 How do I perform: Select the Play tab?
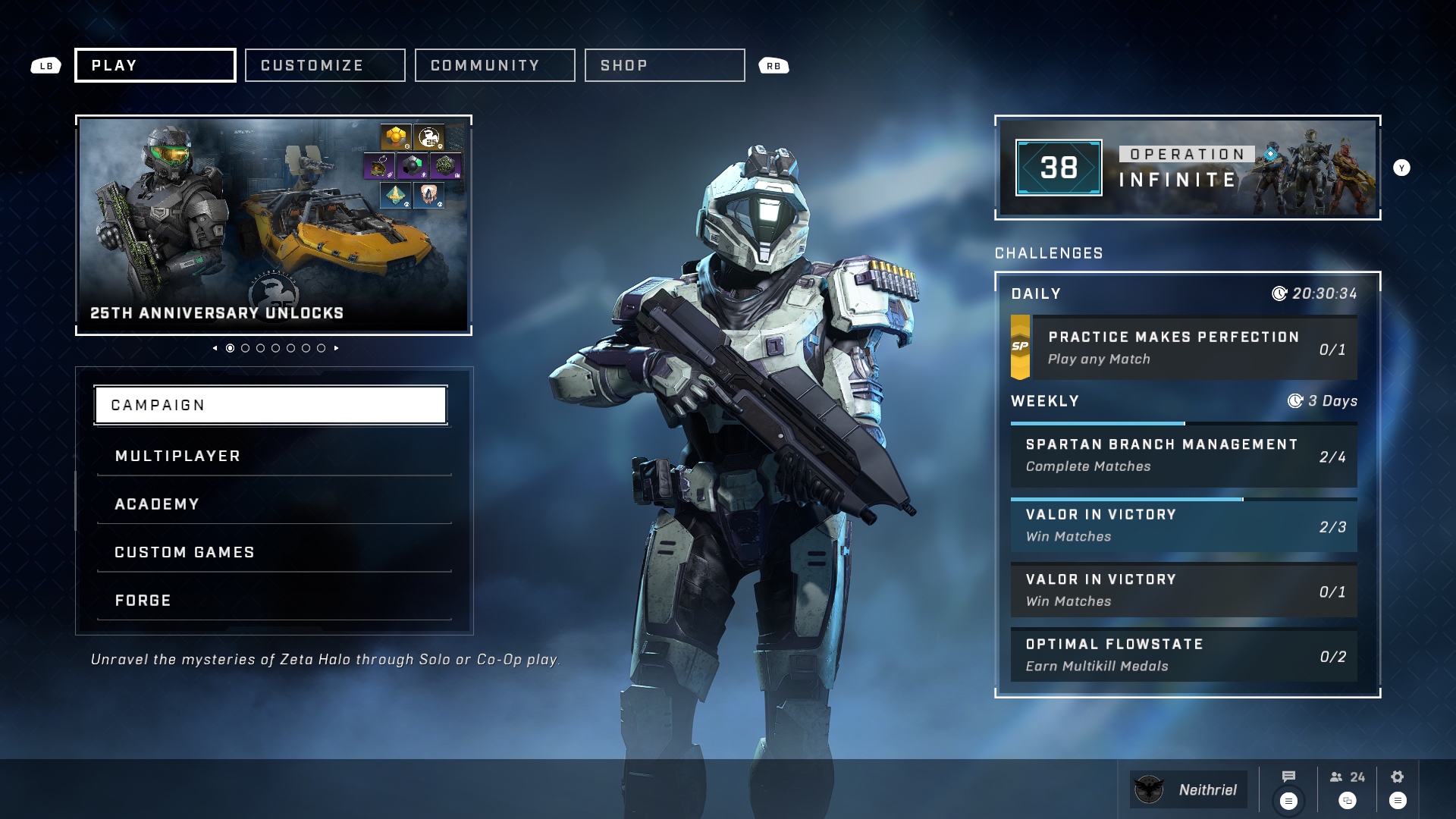155,65
